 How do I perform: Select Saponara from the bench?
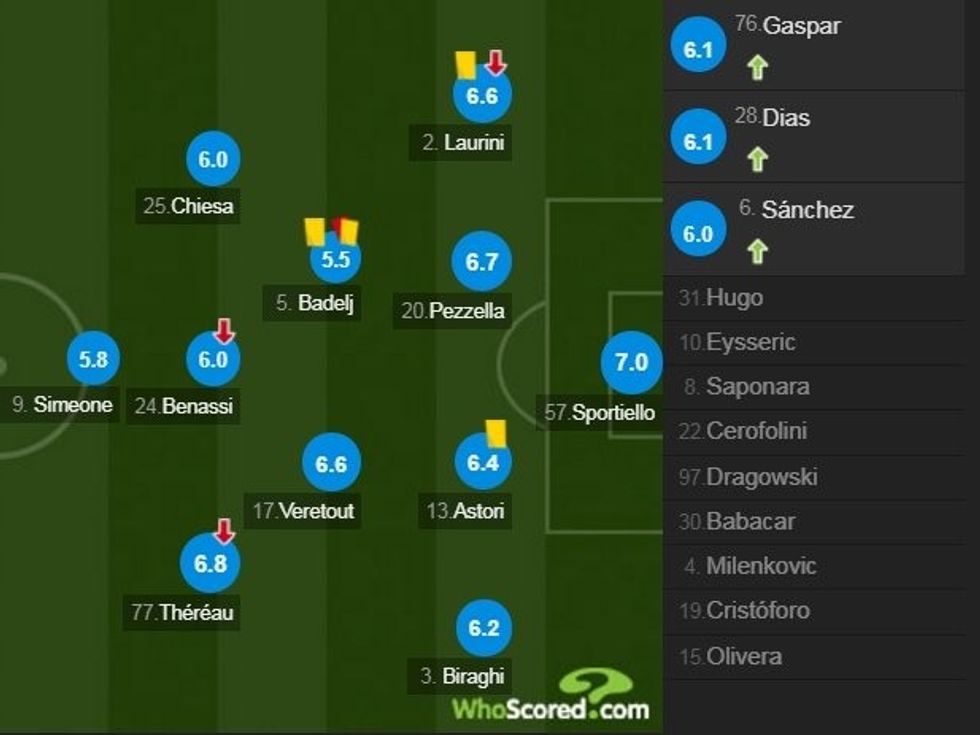point(757,387)
